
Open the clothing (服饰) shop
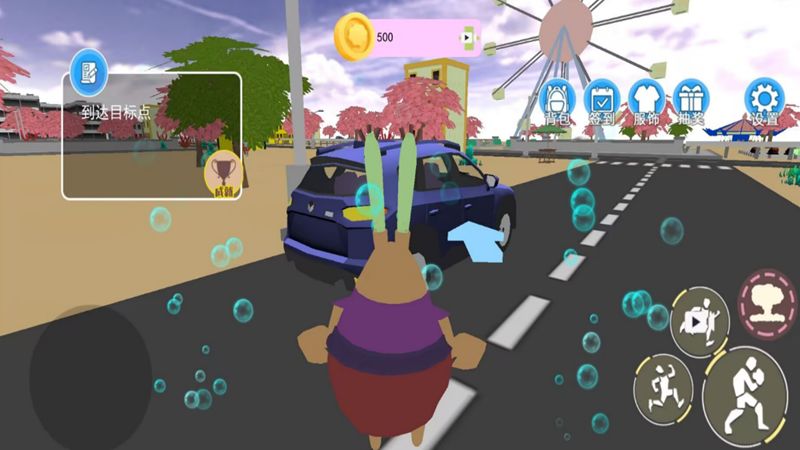tap(646, 101)
